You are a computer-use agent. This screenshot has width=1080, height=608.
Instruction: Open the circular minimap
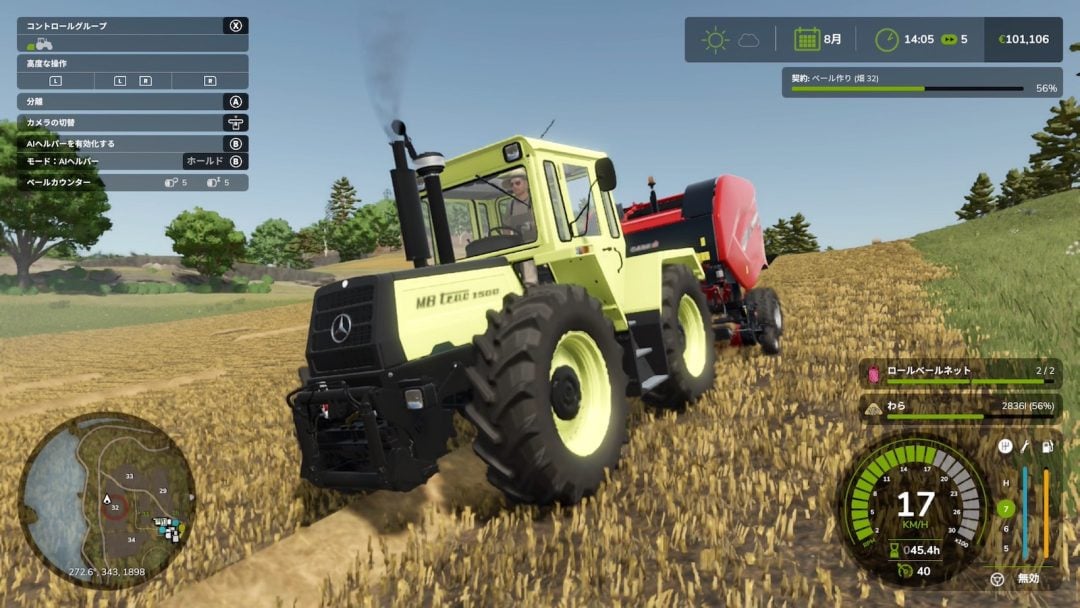click(107, 500)
